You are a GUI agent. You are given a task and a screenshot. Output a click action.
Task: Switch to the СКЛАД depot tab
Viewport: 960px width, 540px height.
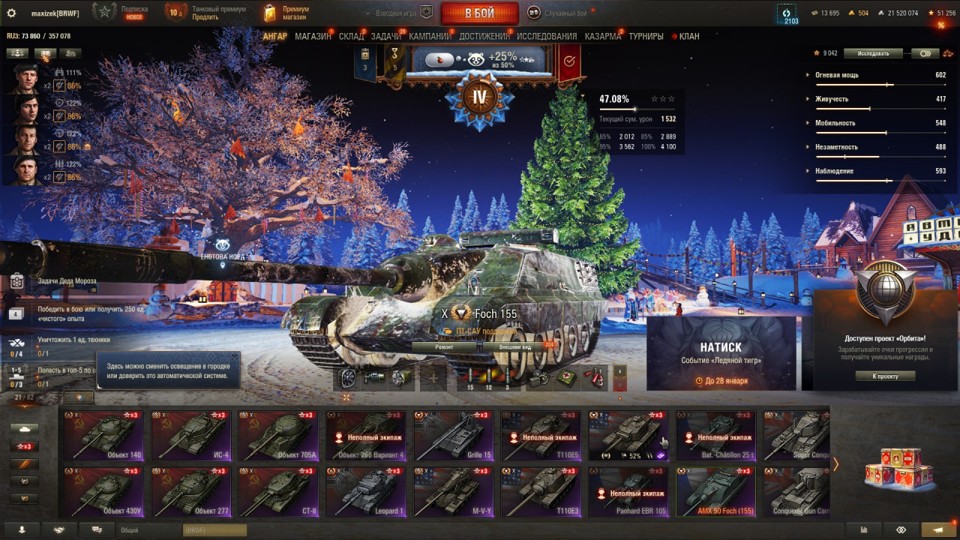coord(352,37)
